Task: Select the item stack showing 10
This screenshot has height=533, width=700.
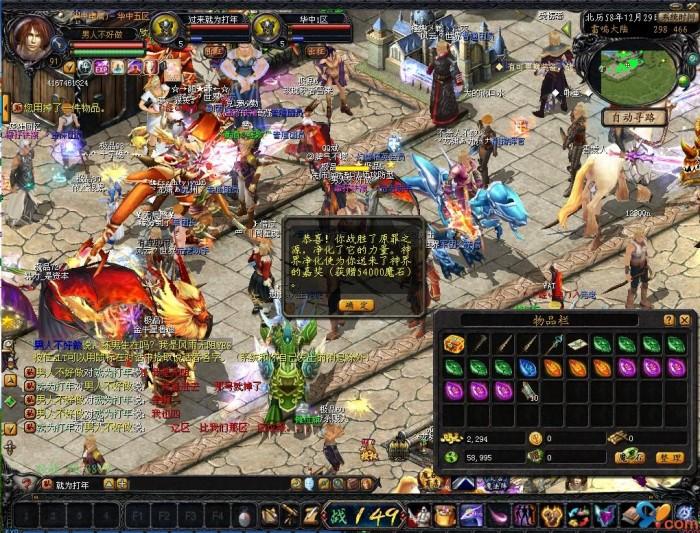Action: click(528, 391)
